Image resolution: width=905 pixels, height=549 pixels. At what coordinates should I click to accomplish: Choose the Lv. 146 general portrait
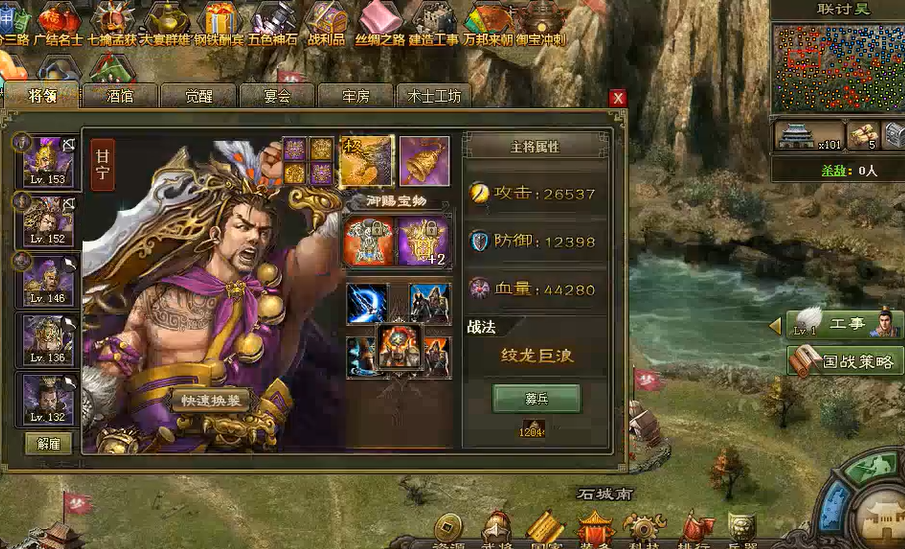[x=48, y=280]
